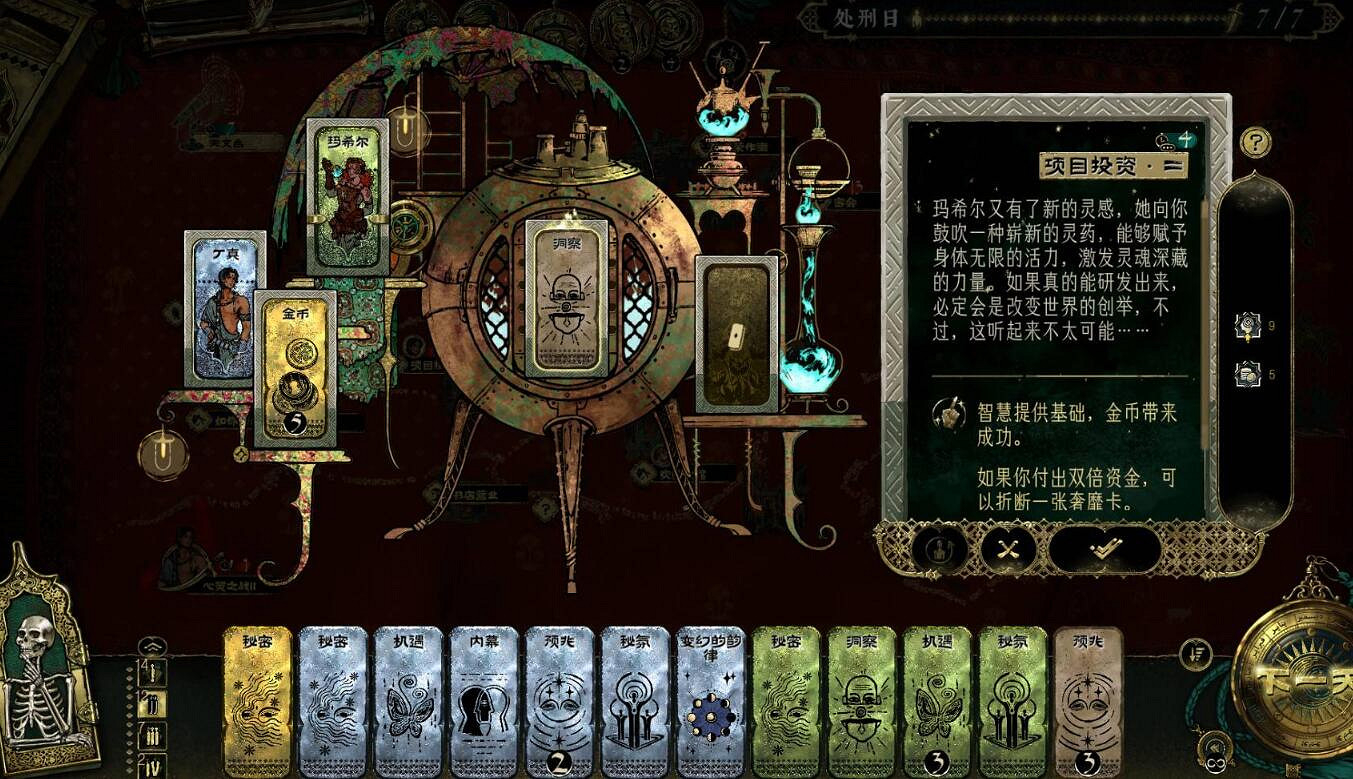This screenshot has width=1353, height=779.
Task: Select the character sacrifice icon on the event panel
Action: coord(938,548)
